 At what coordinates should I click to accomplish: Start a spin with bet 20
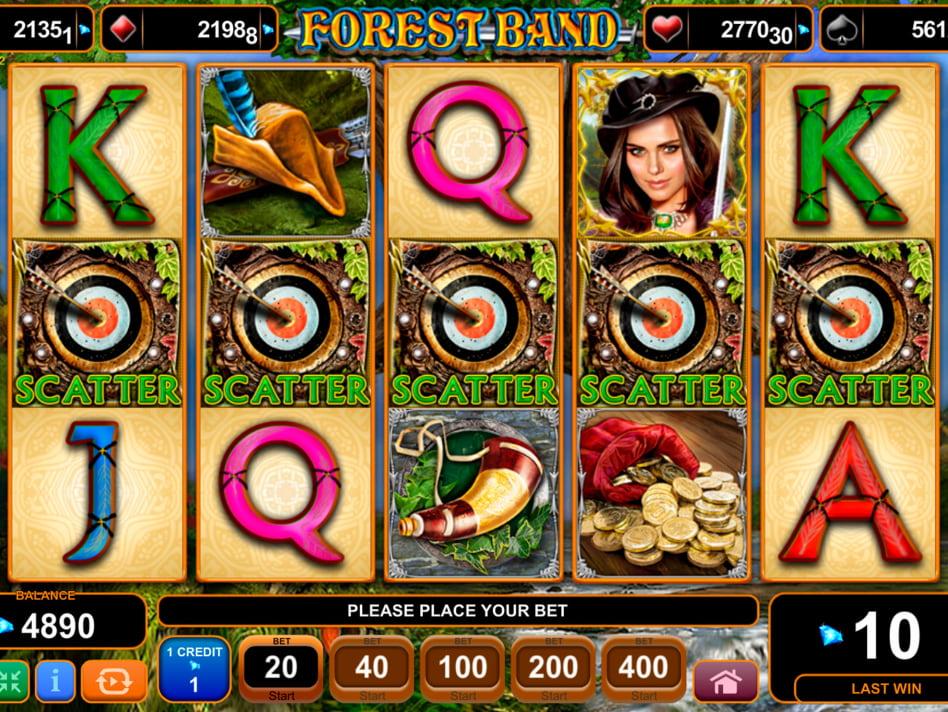point(281,668)
